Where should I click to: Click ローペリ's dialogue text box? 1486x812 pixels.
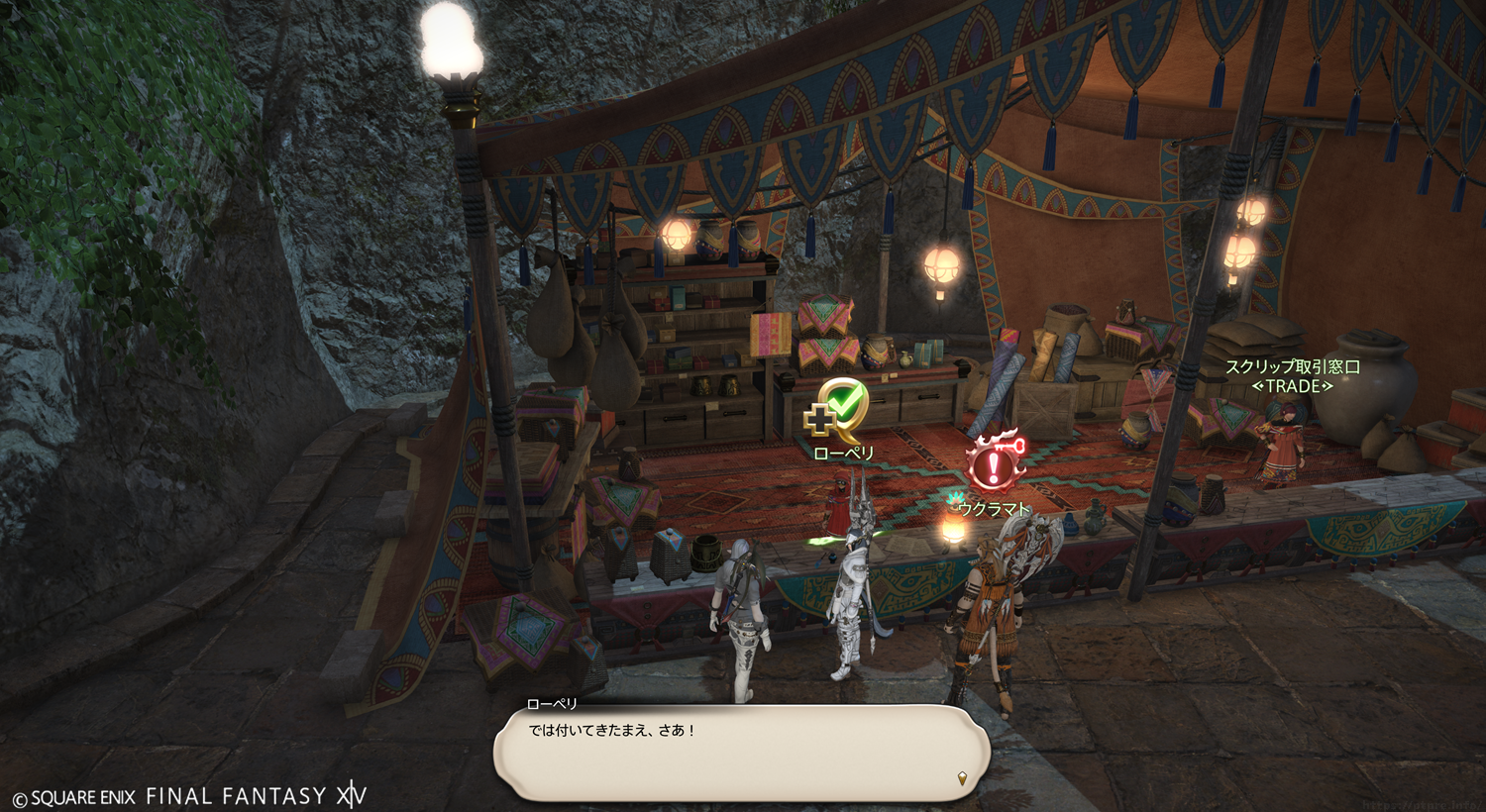coord(741,753)
